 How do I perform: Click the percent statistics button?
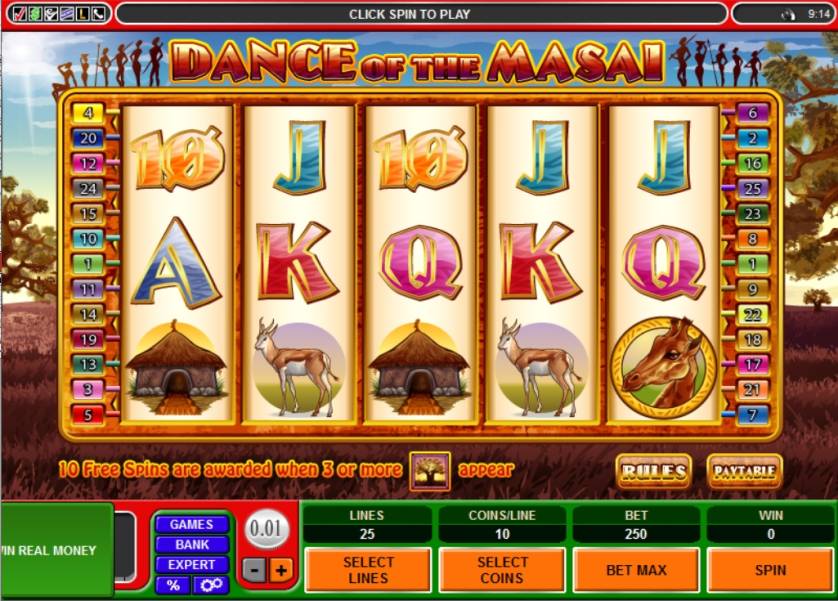click(x=174, y=585)
